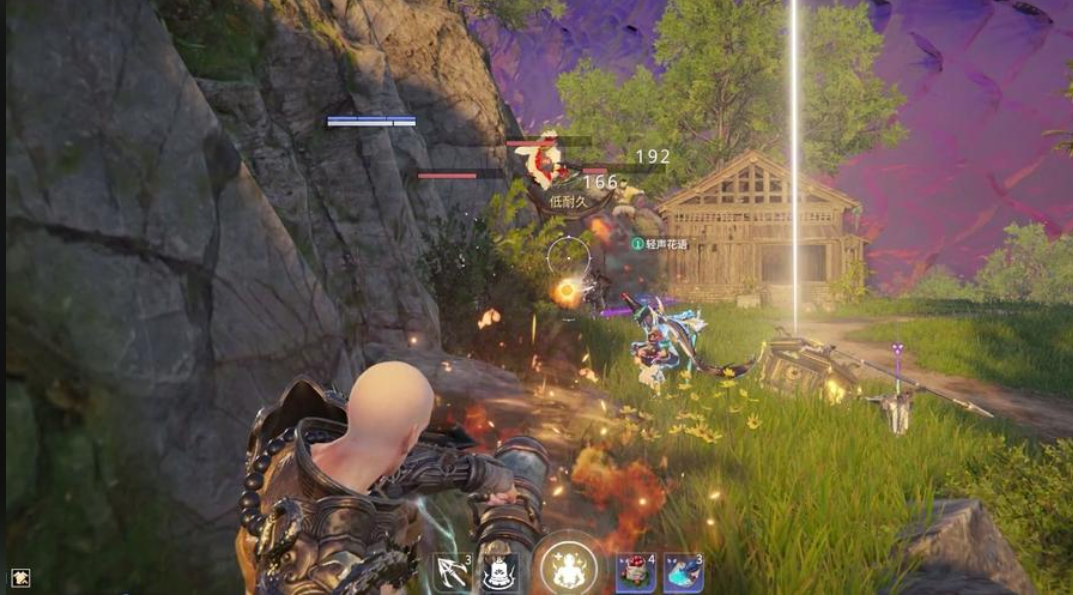Open the armor icon in the corner

tap(20, 577)
